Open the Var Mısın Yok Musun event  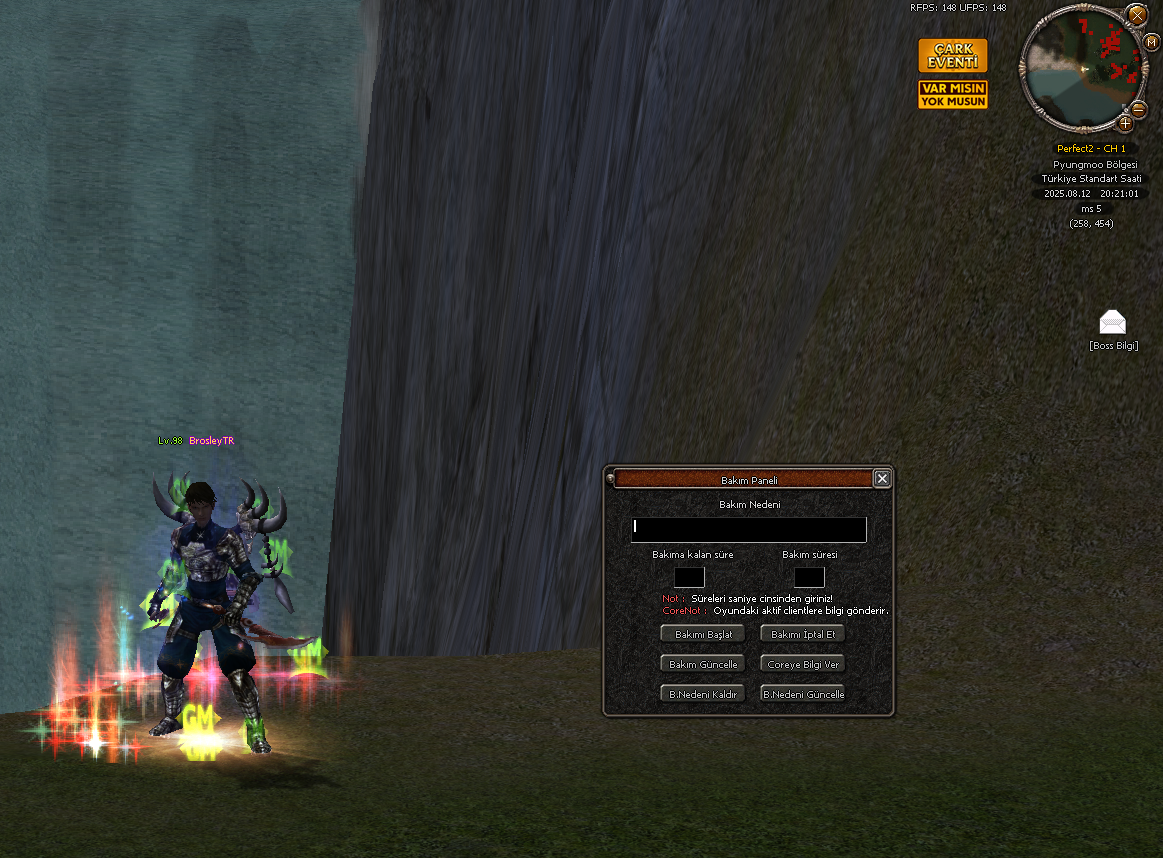(953, 95)
